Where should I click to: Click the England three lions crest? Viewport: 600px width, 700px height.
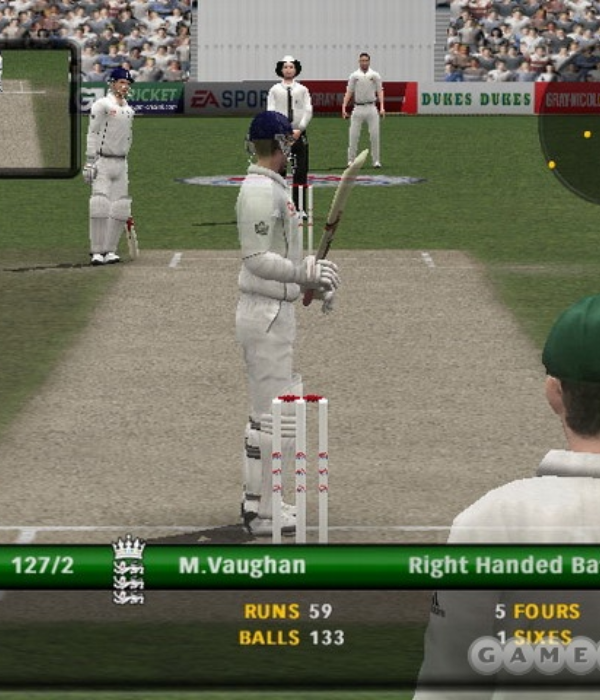[x=128, y=570]
